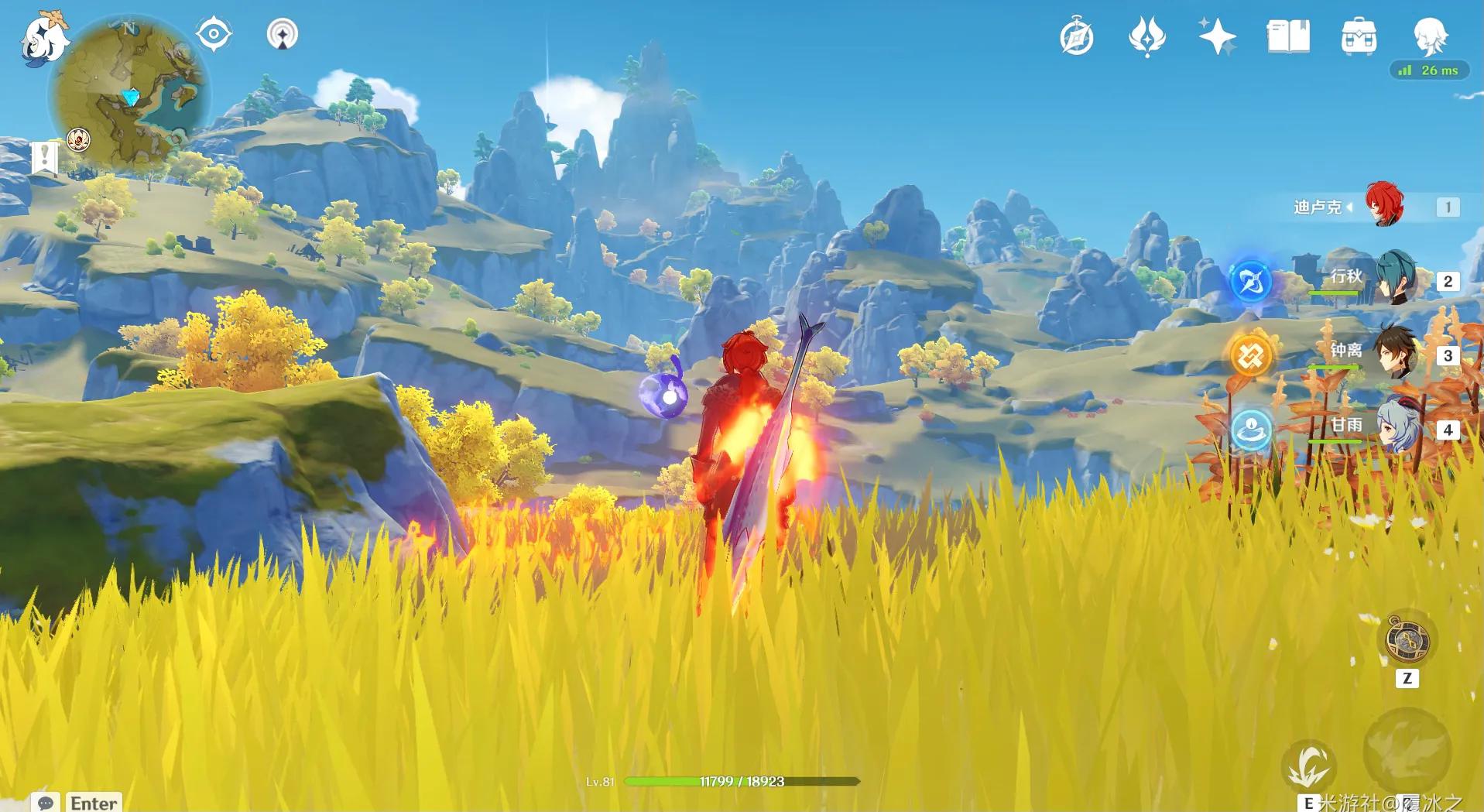Toggle the elemental sight eye icon
1484x812 pixels.
(214, 35)
